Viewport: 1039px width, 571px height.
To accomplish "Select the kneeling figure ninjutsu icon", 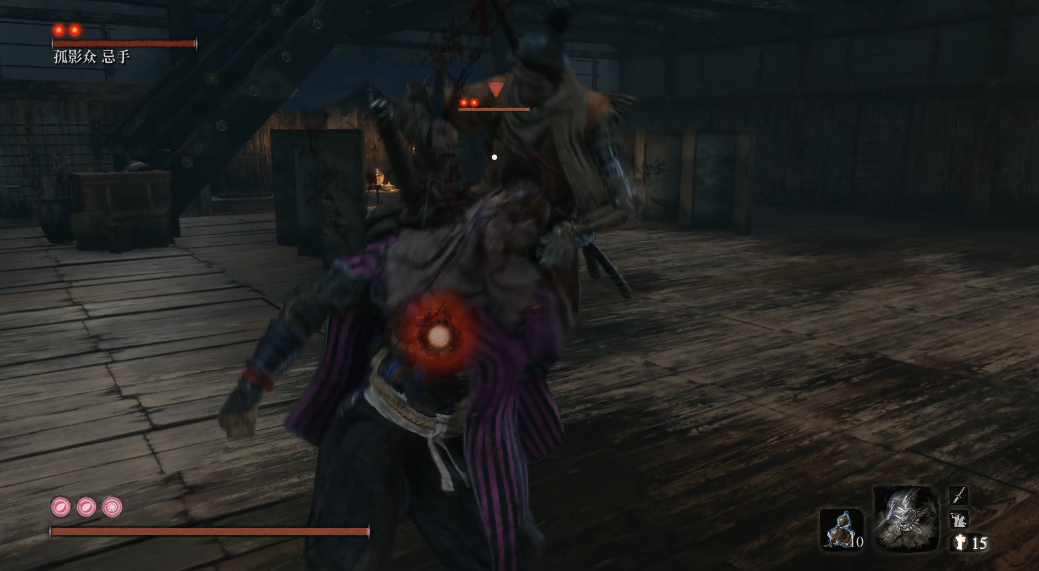I will click(x=958, y=519).
